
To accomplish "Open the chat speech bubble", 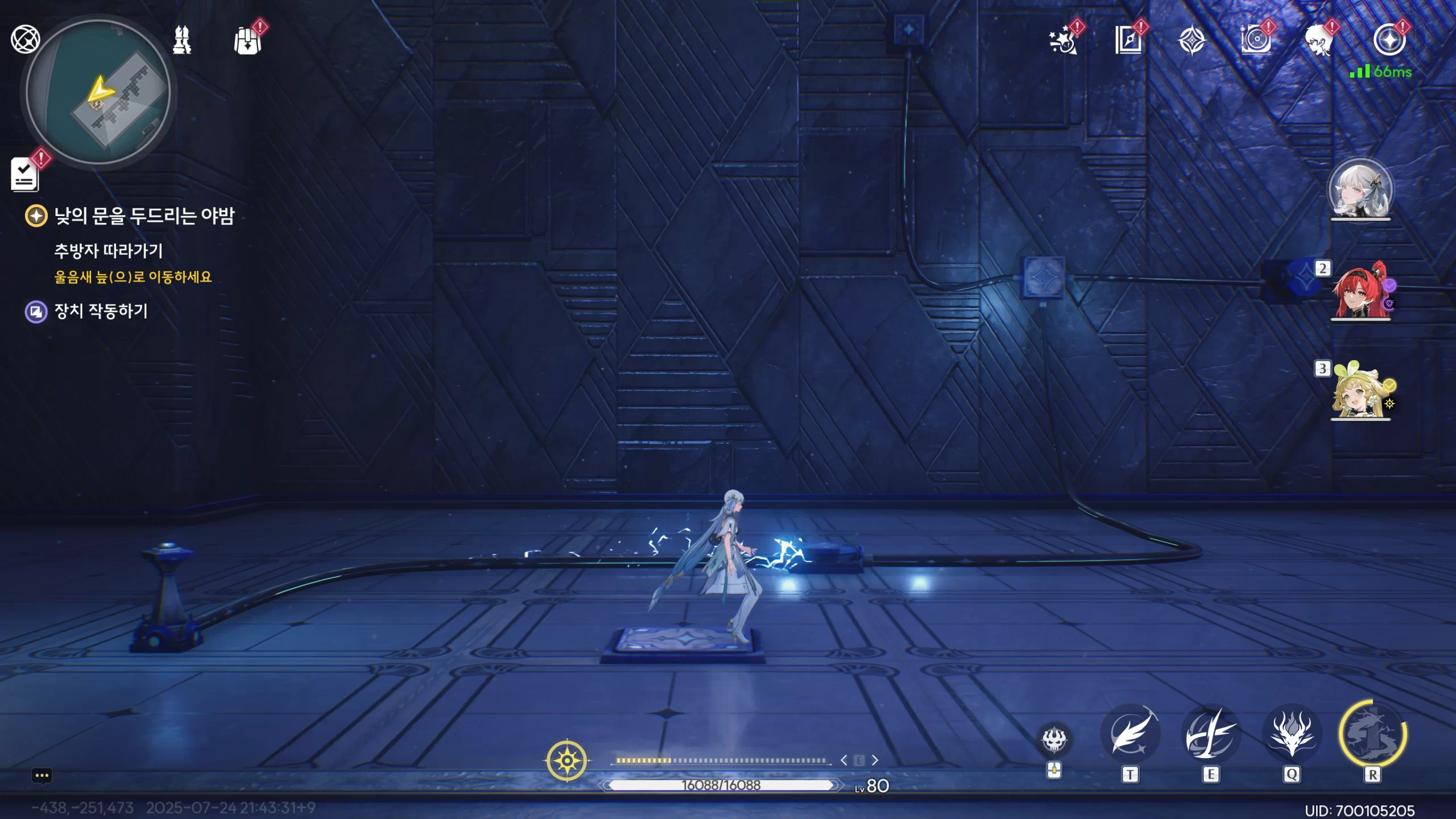I will click(x=42, y=776).
